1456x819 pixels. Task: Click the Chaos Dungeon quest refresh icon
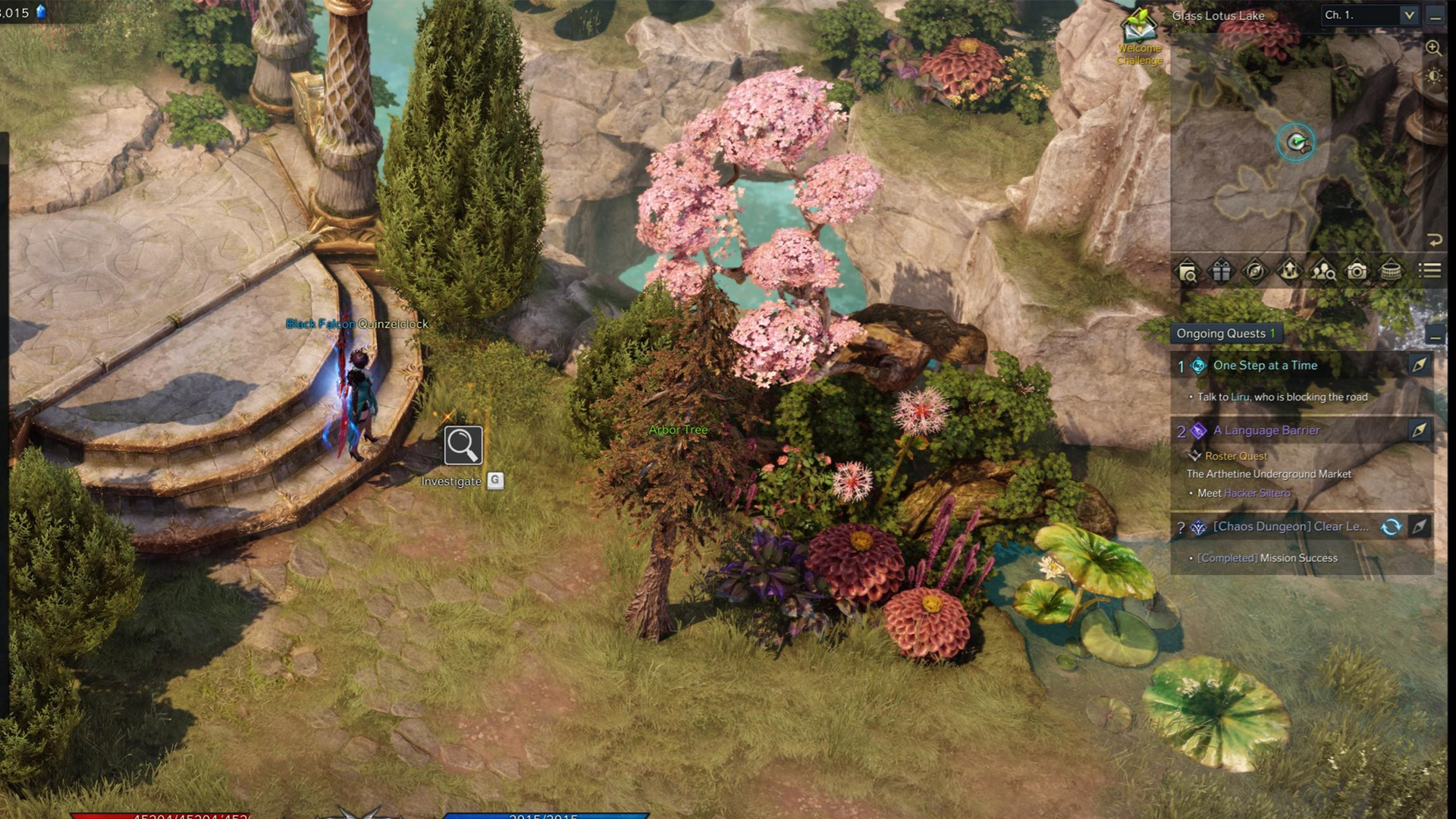[x=1391, y=527]
